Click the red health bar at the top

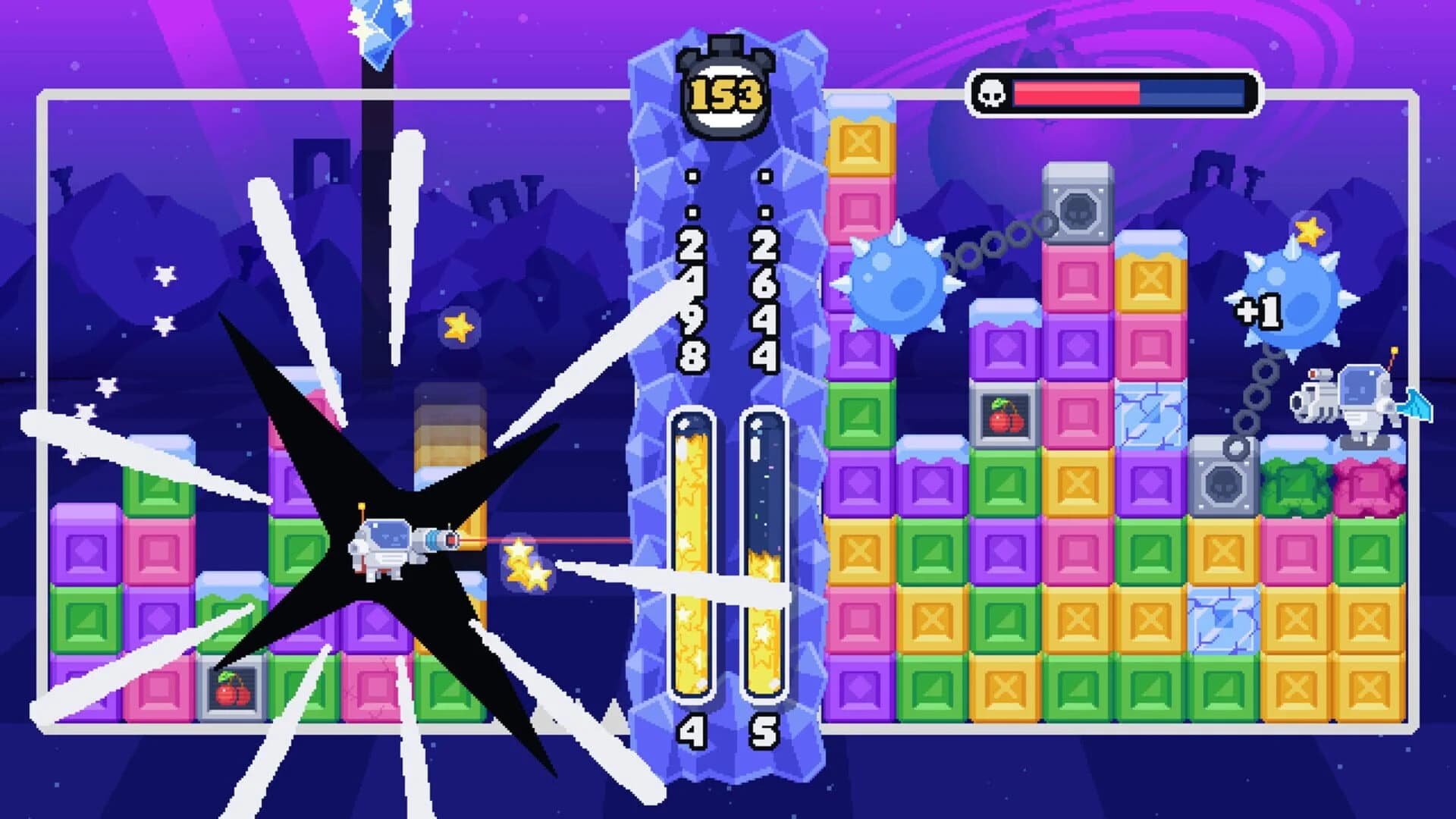(1077, 94)
